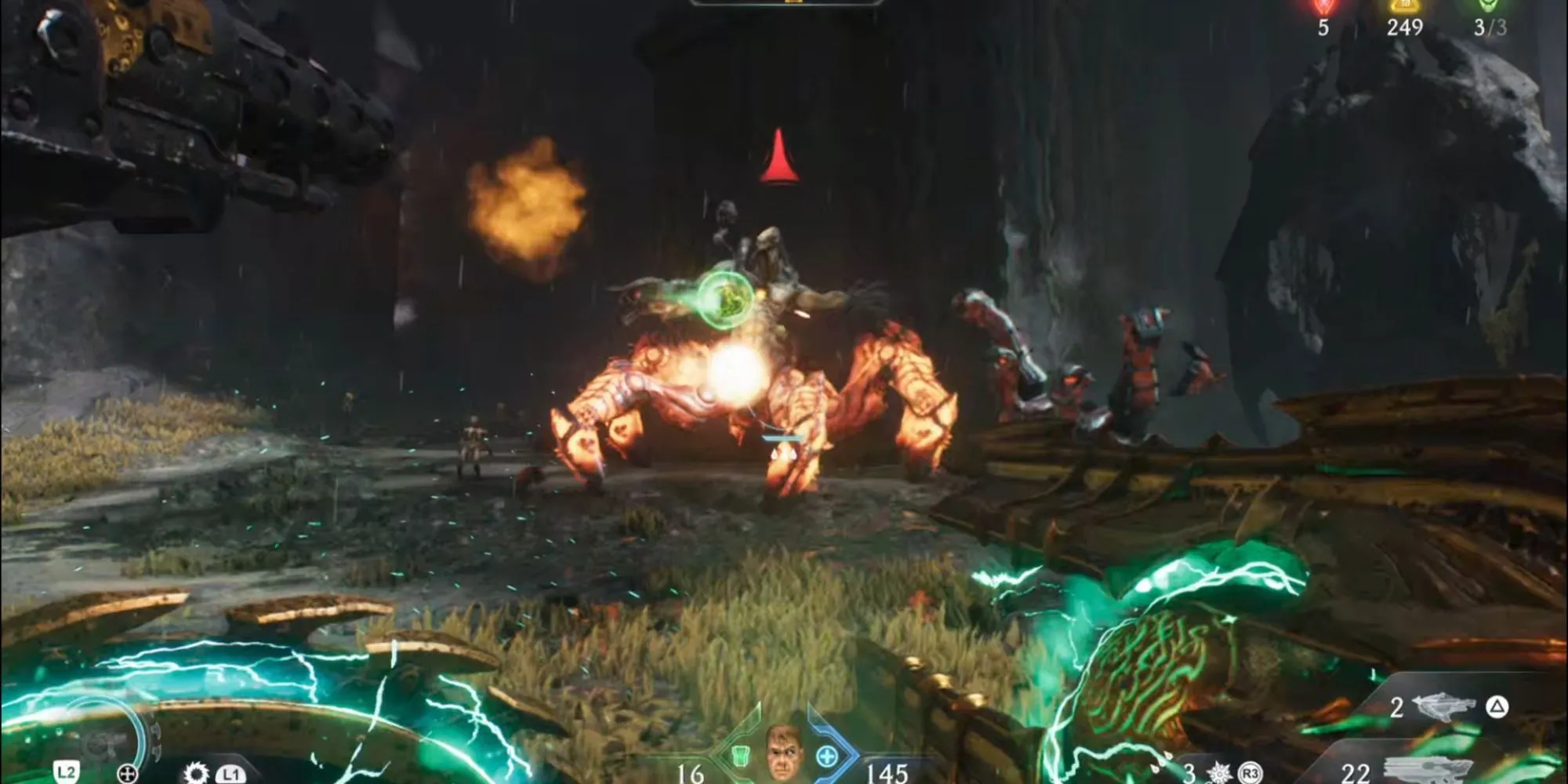Click the green parry indicator on the enemy
Viewport: 1568px width, 784px height.
[725, 298]
